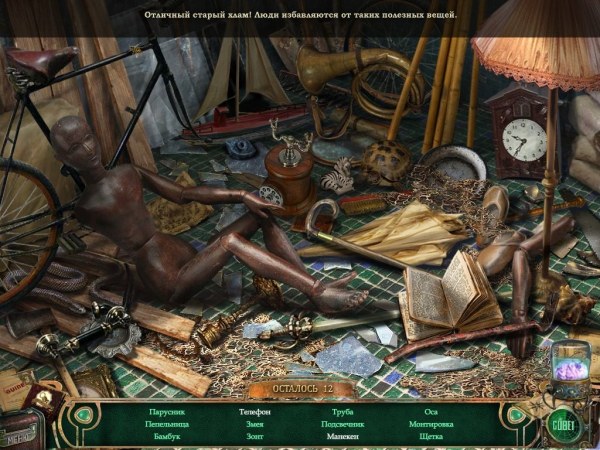Screen dimensions: 600x450
Task: Choose Пепельница from the object list
Action: (167, 424)
